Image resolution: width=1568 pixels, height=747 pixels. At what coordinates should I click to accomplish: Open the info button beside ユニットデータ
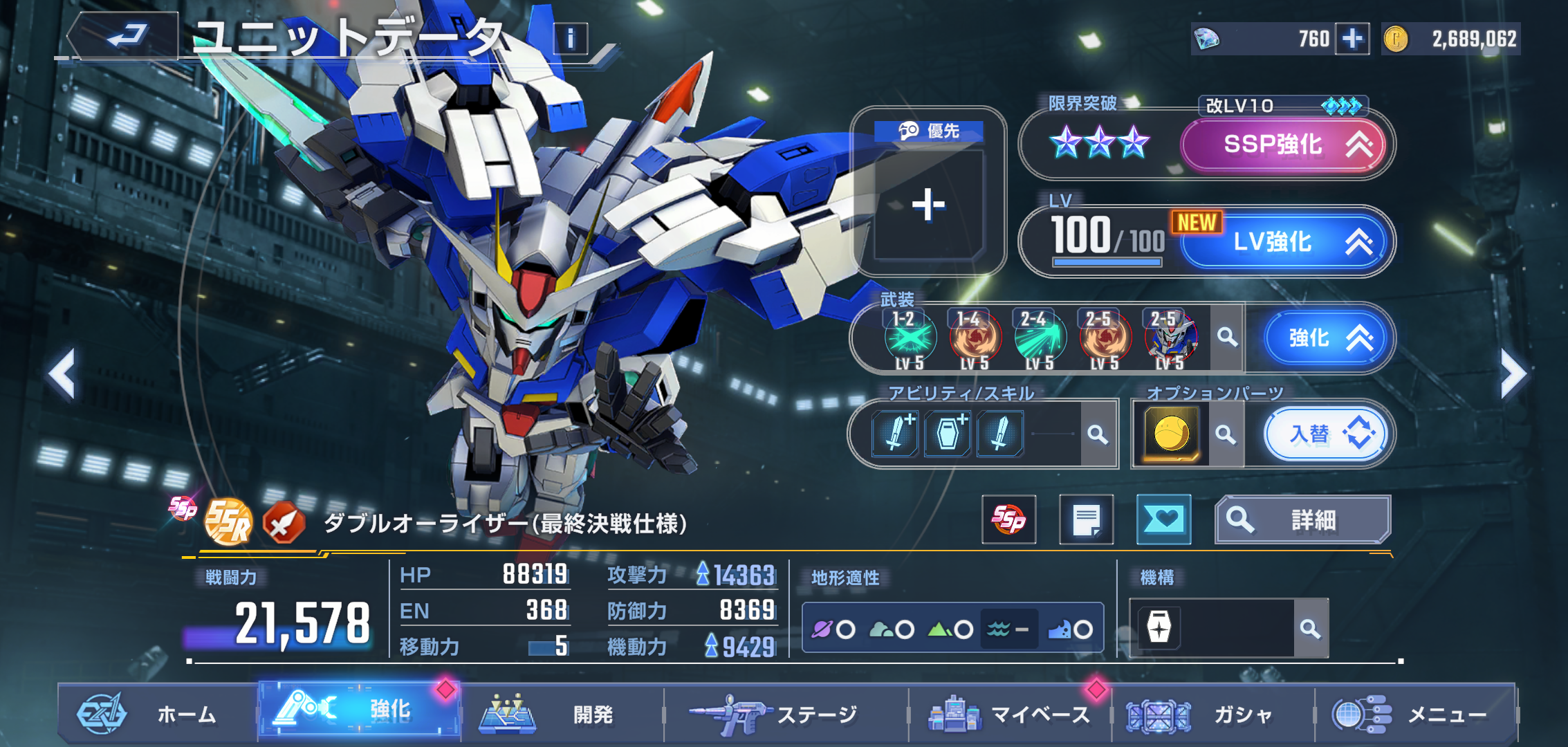571,39
